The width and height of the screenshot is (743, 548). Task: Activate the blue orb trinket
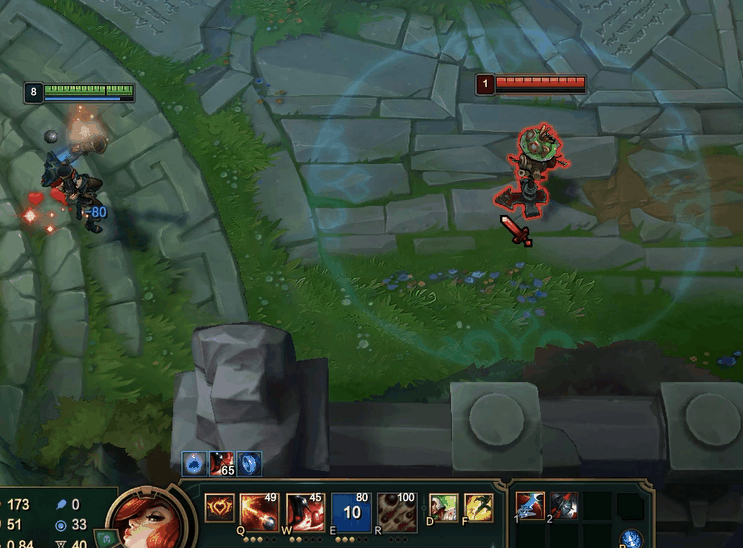(x=631, y=540)
